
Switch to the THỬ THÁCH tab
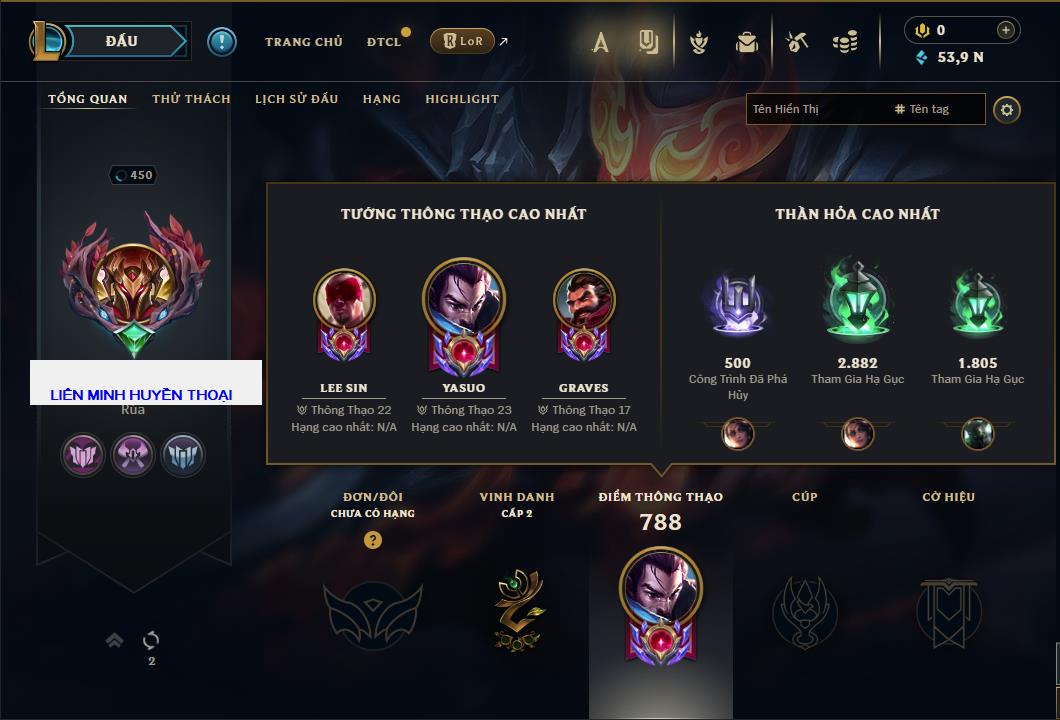[x=191, y=99]
